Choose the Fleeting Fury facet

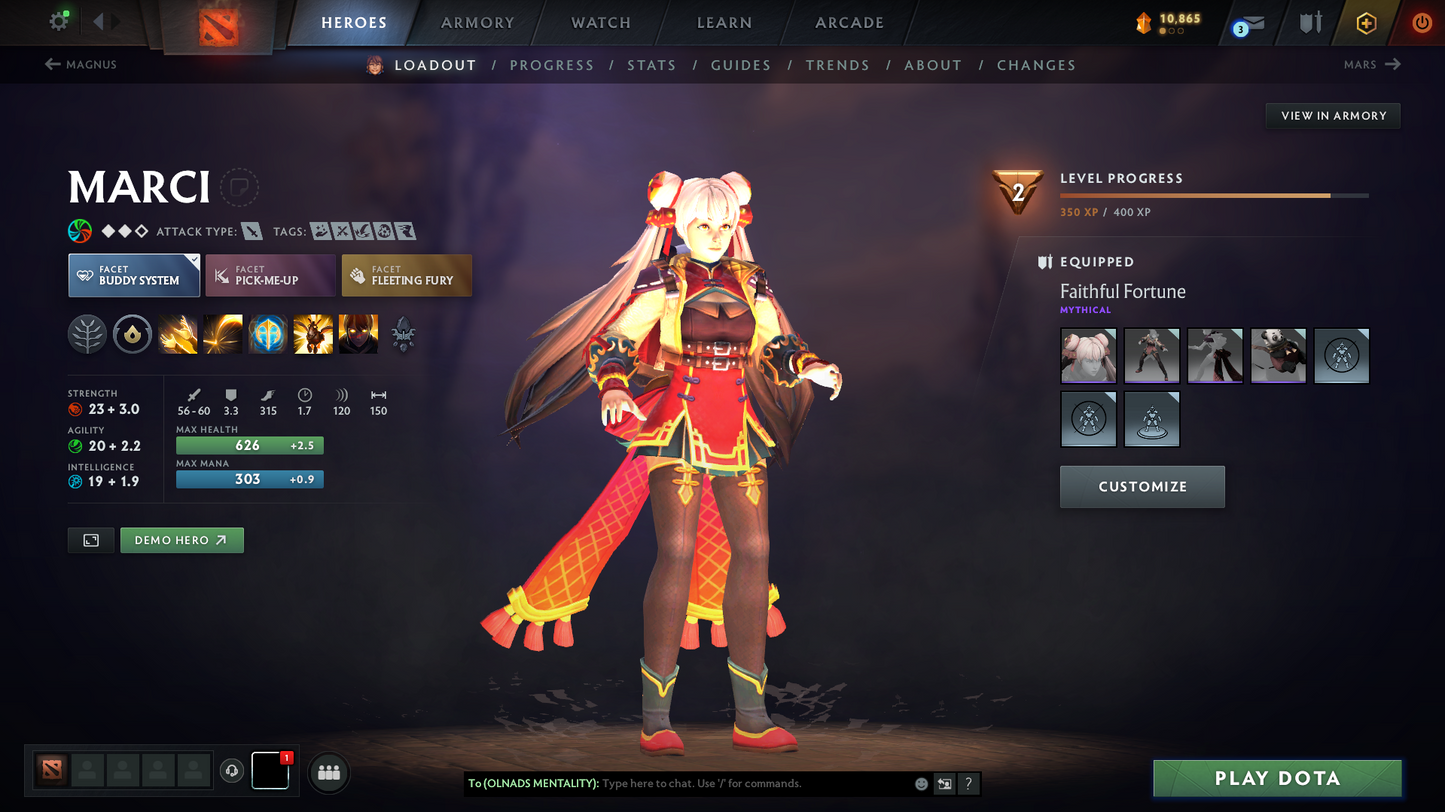click(x=406, y=276)
